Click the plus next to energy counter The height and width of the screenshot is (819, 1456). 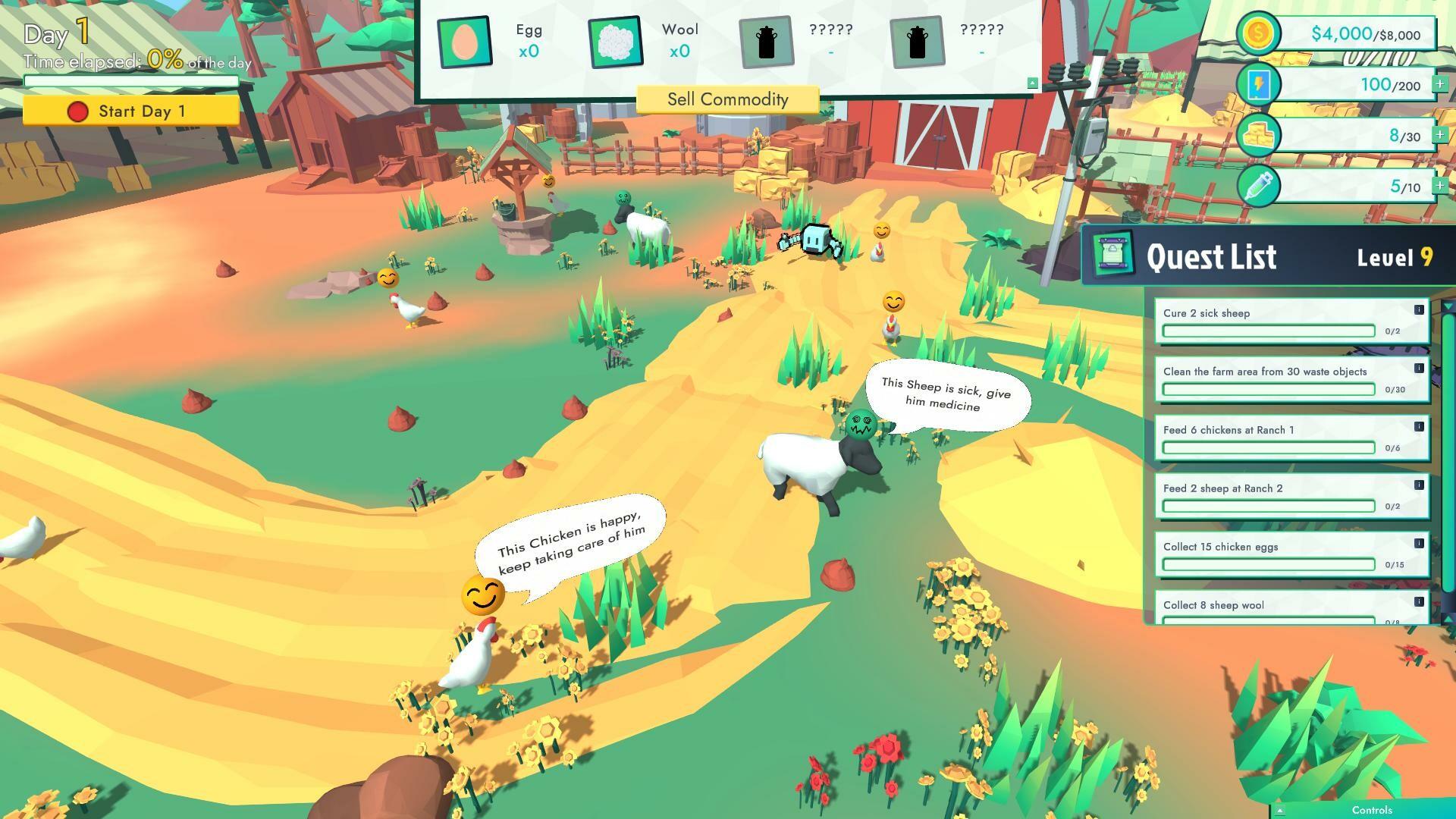(1439, 83)
